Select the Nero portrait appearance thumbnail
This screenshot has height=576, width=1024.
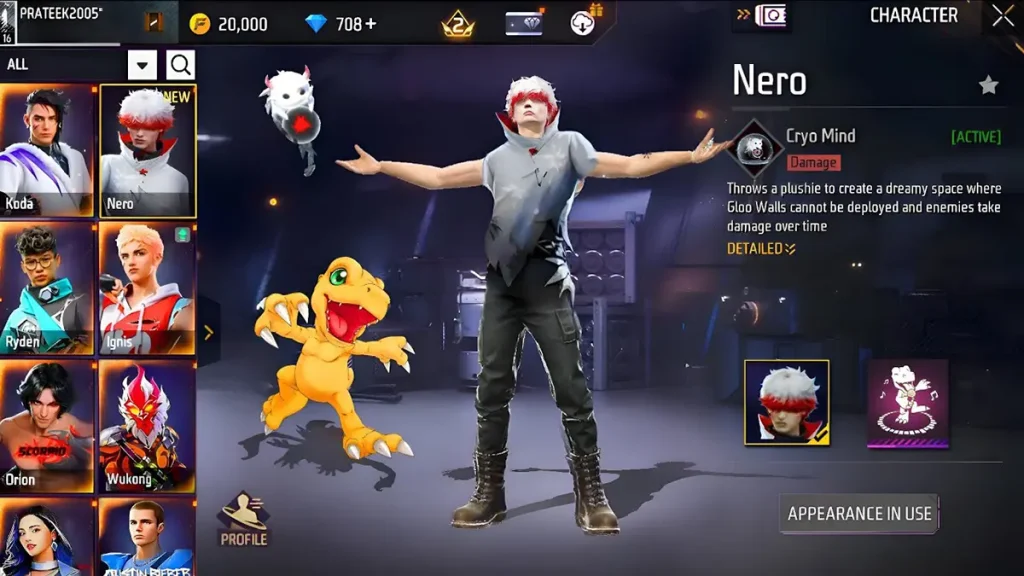[787, 402]
